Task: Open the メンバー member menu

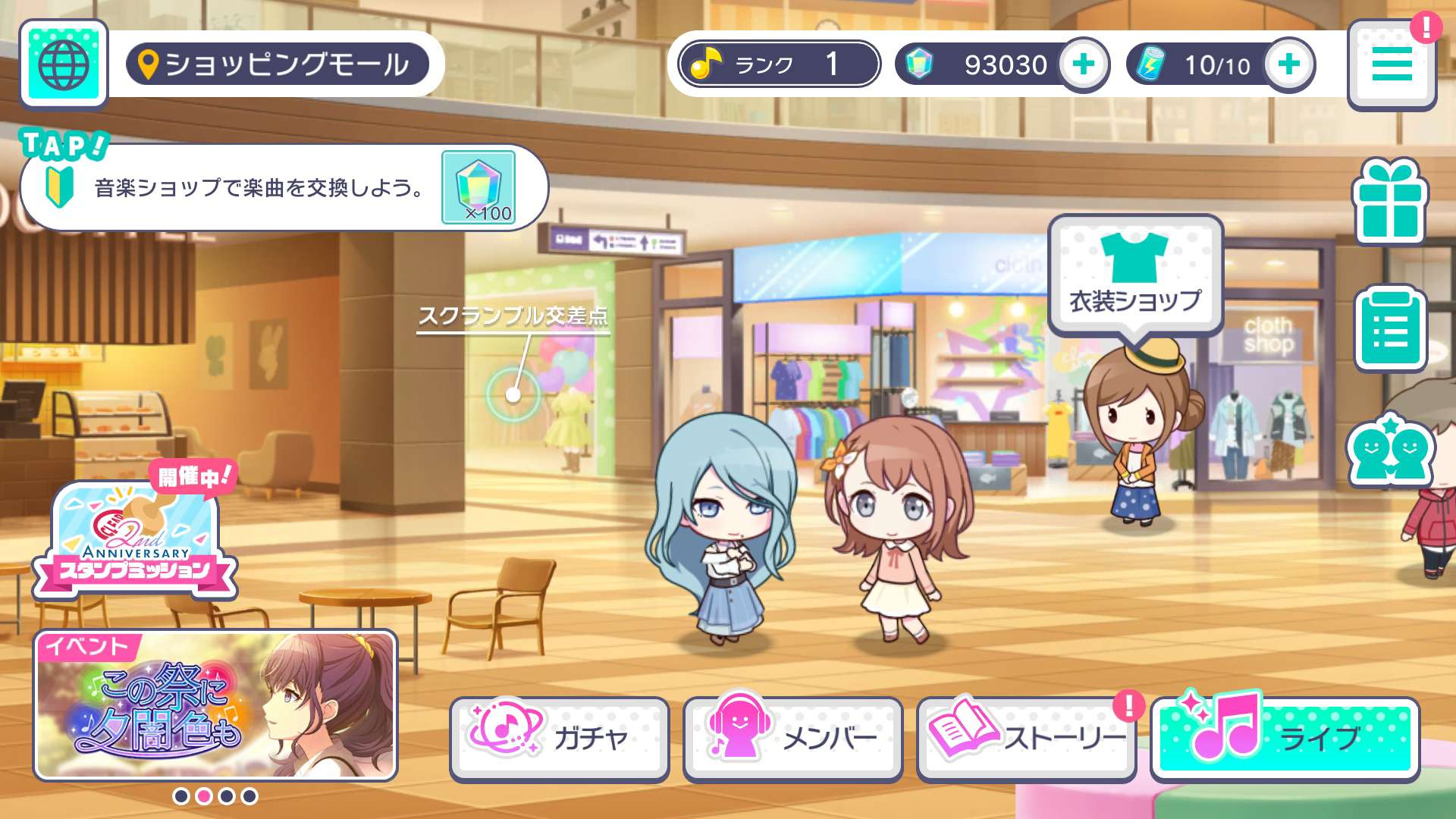Action: coord(792,738)
